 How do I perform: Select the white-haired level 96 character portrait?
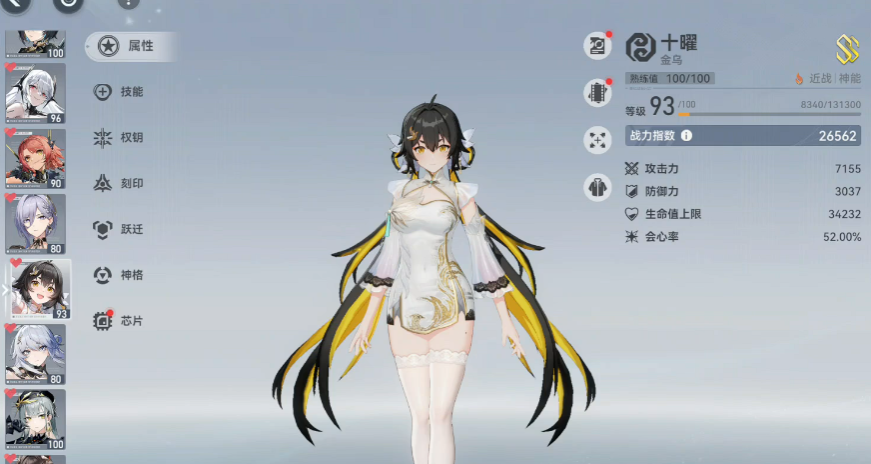(36, 93)
